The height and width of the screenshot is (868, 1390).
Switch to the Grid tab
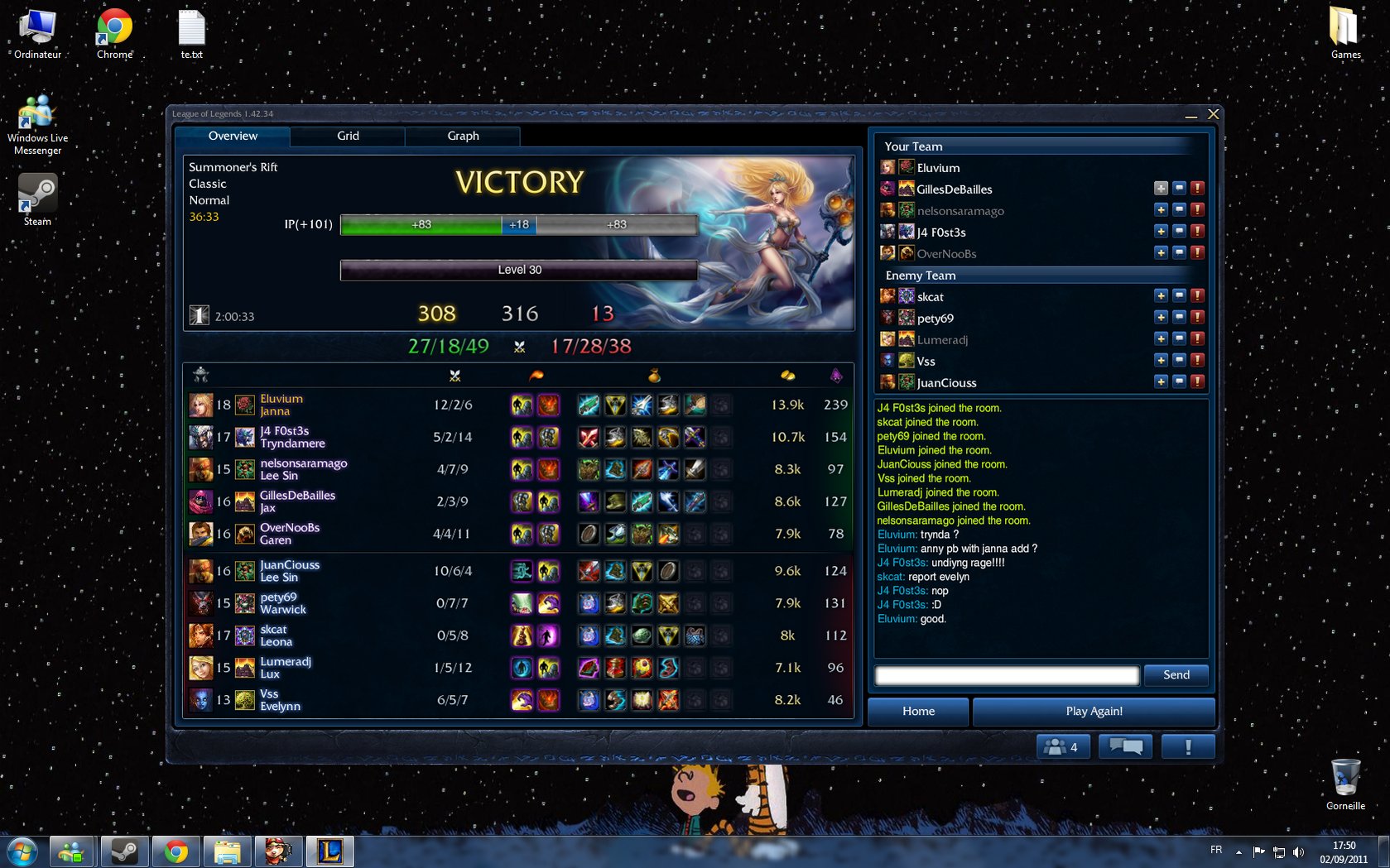pos(348,136)
